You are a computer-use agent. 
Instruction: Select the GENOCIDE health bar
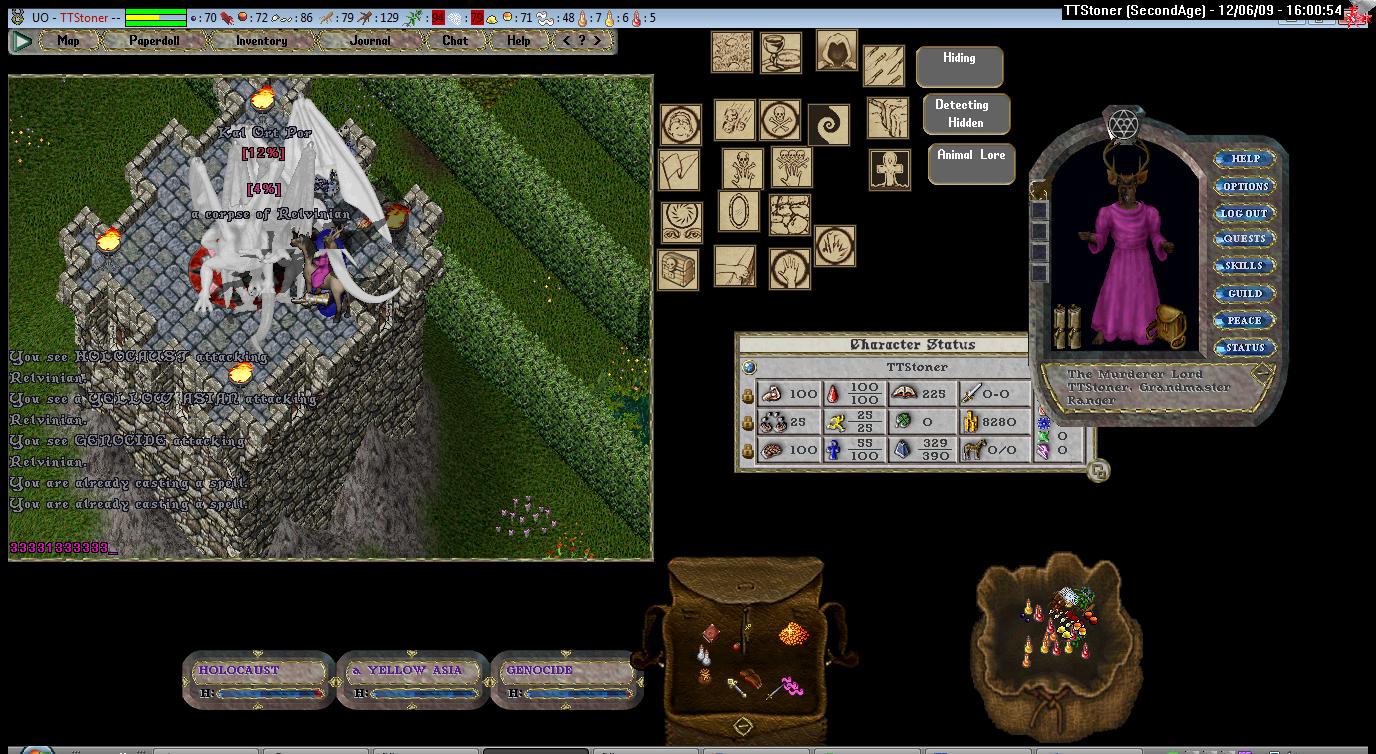(x=566, y=680)
